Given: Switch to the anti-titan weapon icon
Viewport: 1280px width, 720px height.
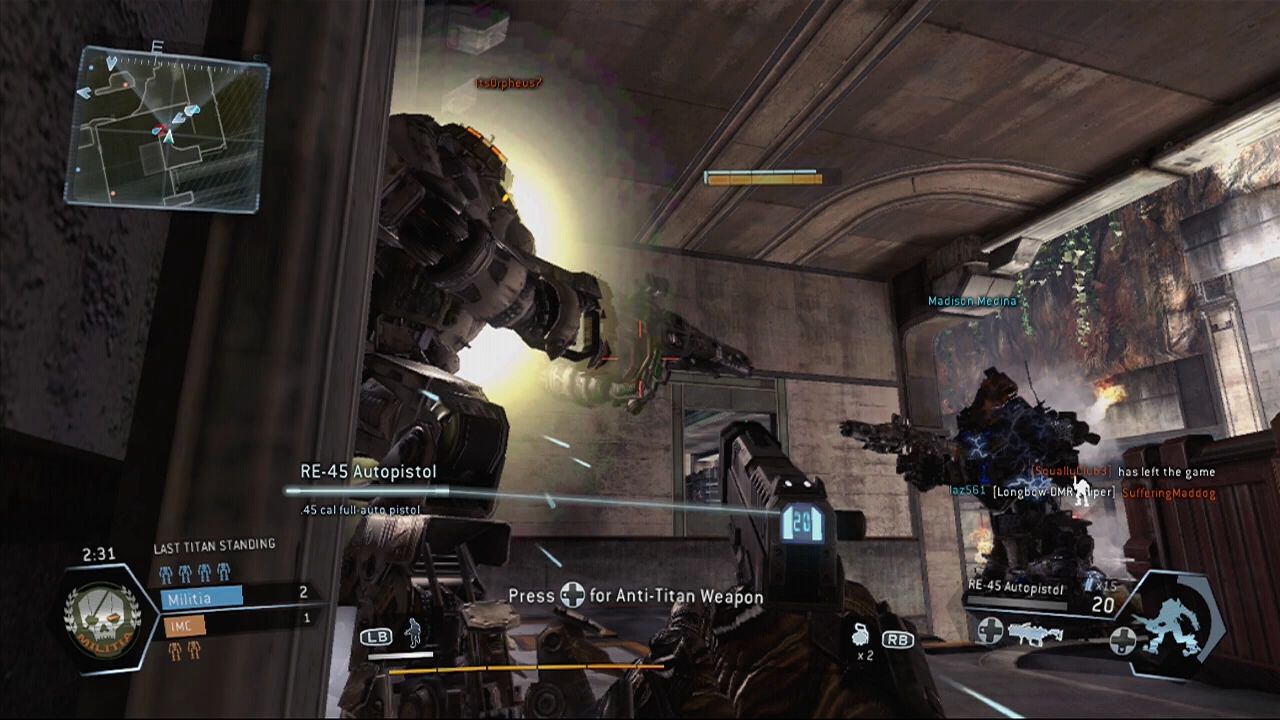Looking at the screenshot, I should coord(1030,633).
